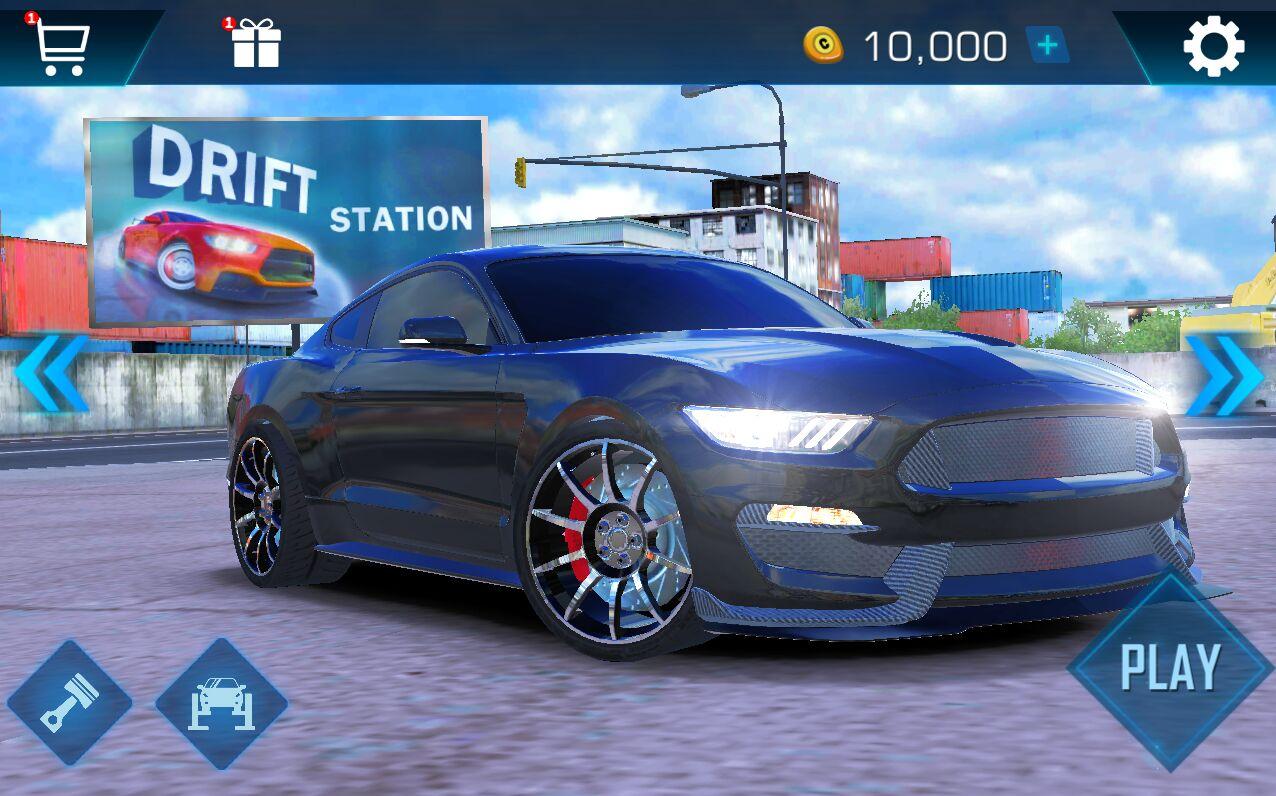Image resolution: width=1276 pixels, height=796 pixels.
Task: Open the piston engine upgrades
Action: 69,703
